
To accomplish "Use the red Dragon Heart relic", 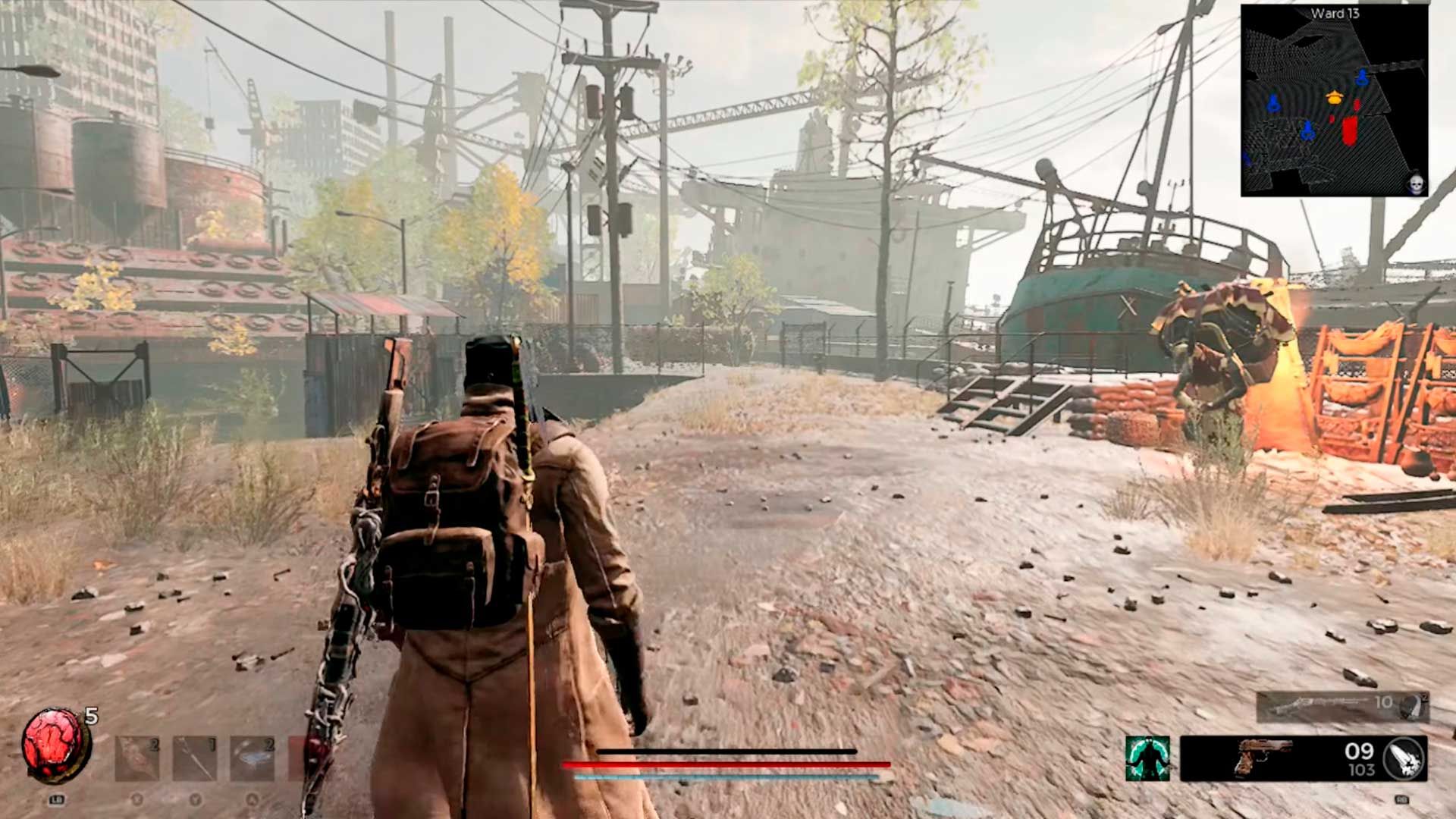I will 55,745.
